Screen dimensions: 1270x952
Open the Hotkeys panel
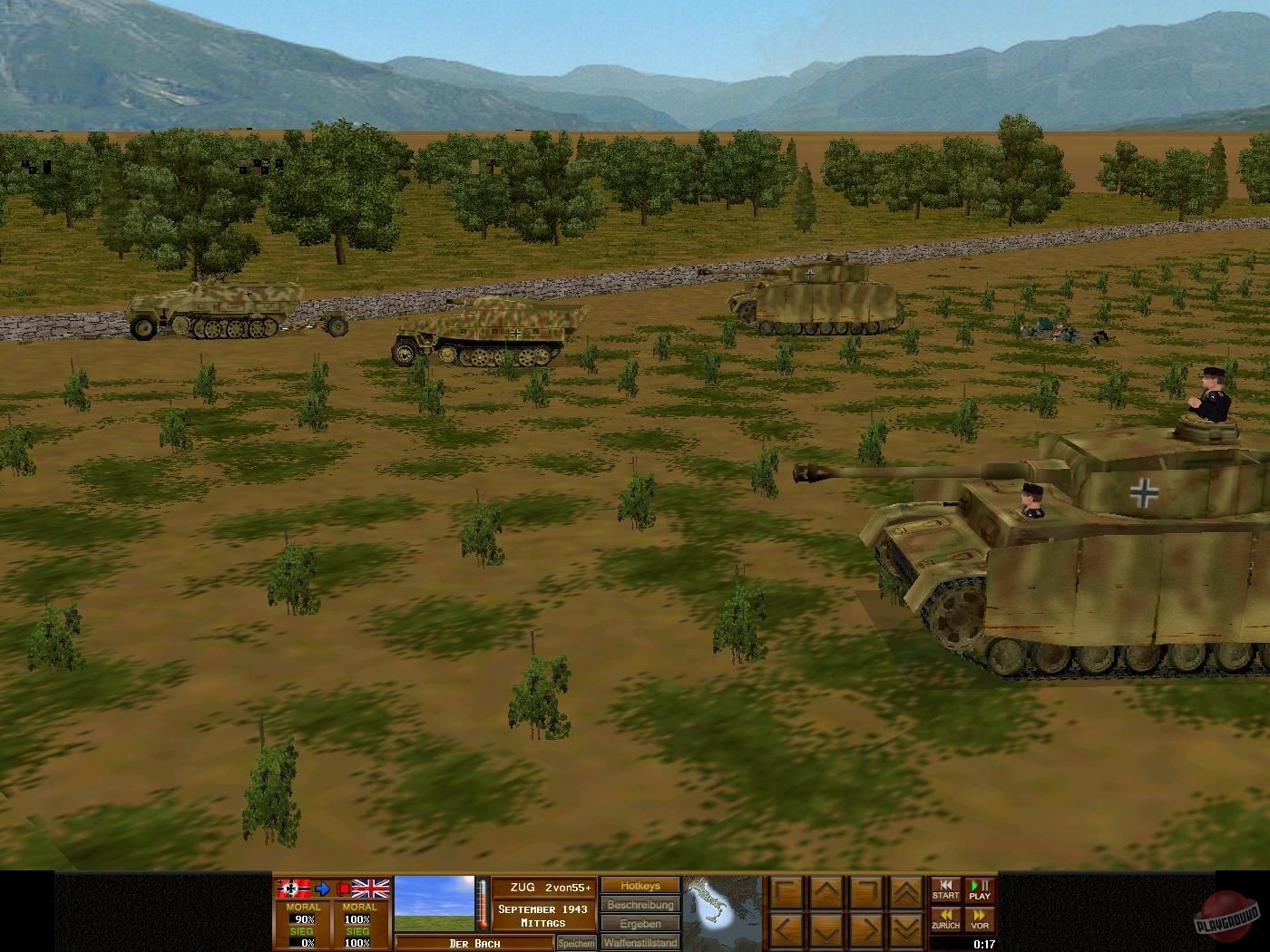pos(640,886)
